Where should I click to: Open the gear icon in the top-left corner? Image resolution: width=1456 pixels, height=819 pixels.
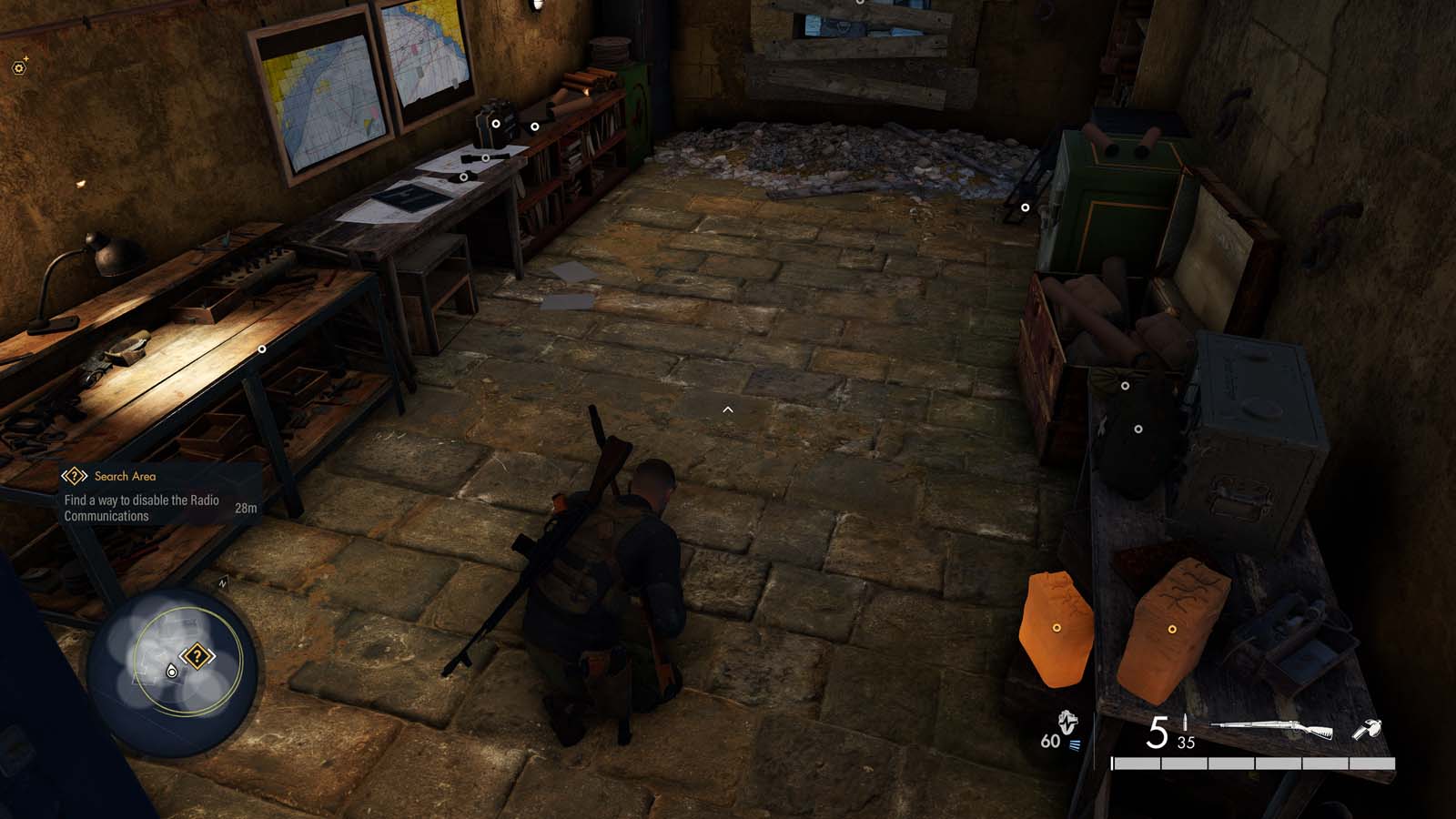[19, 67]
